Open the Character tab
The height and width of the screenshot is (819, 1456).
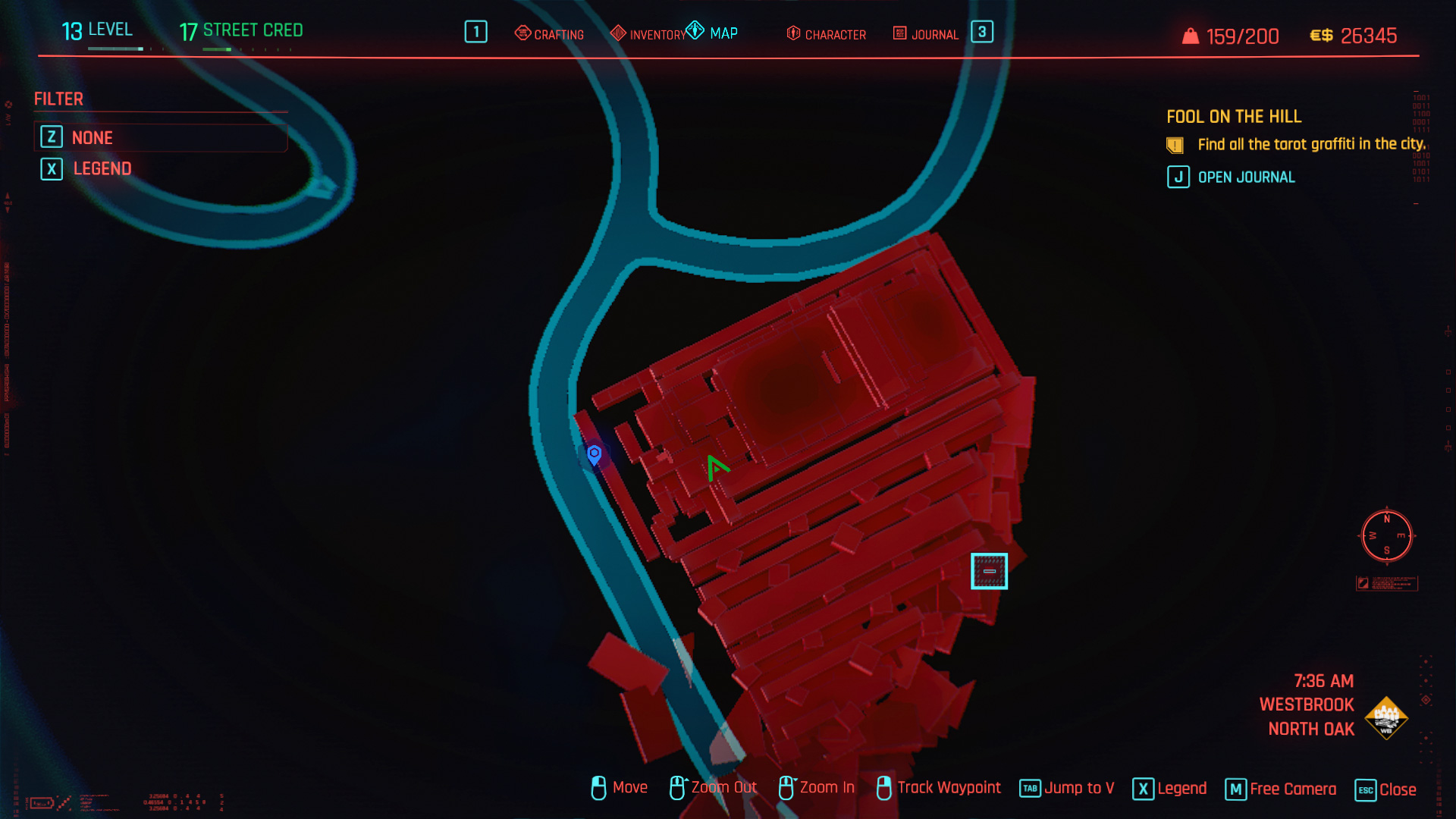point(827,34)
